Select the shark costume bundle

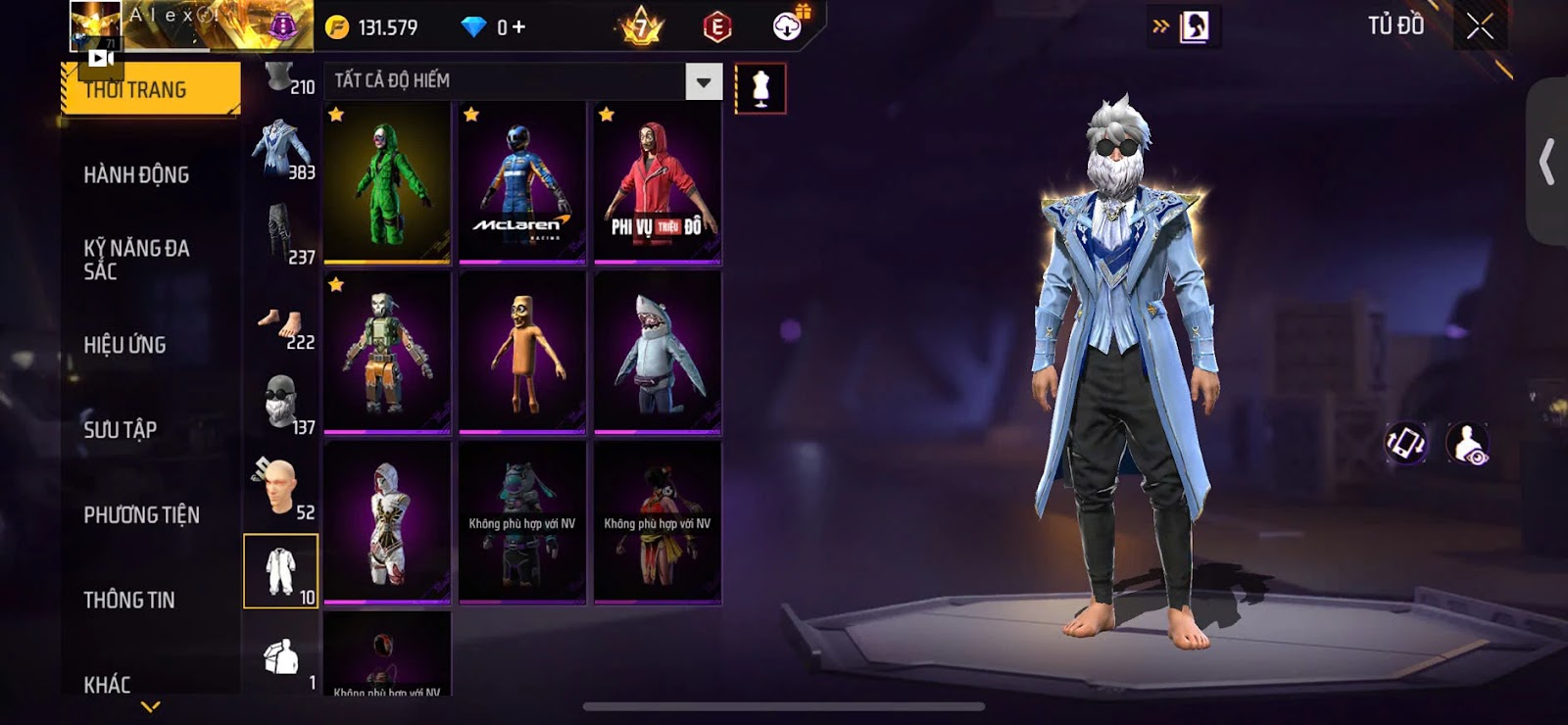658,353
